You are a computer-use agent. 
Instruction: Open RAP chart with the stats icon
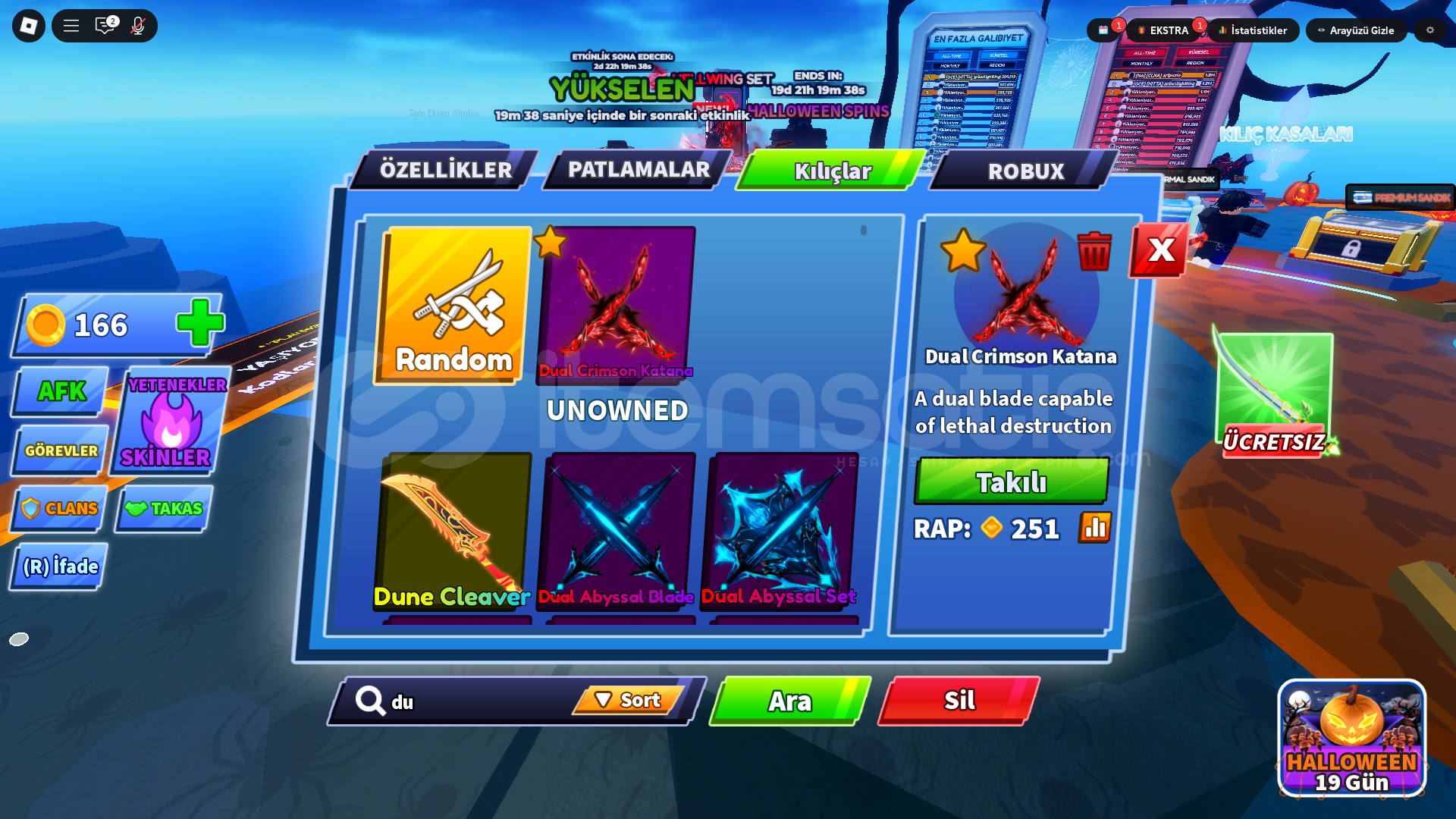1094,529
